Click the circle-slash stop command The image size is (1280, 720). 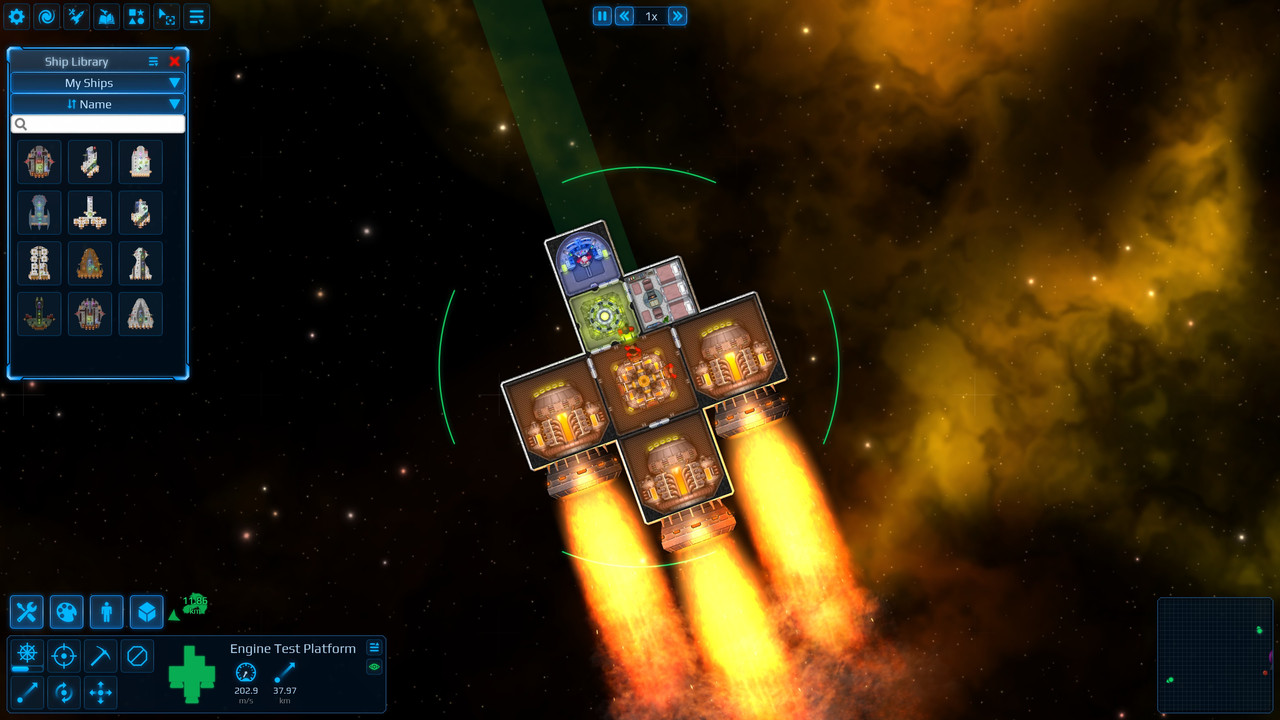coord(138,656)
